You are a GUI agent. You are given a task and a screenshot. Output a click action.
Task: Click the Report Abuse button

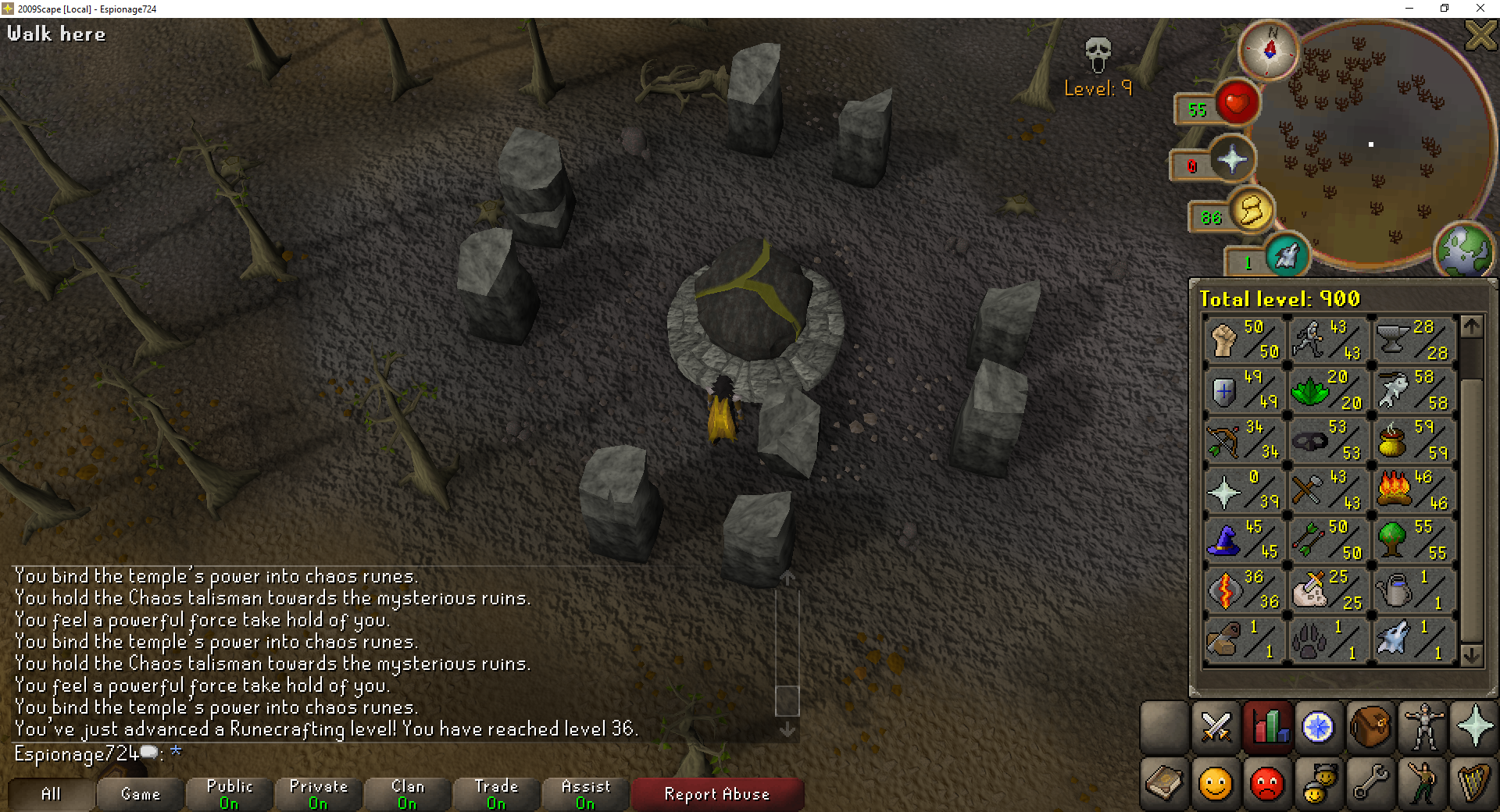click(716, 794)
